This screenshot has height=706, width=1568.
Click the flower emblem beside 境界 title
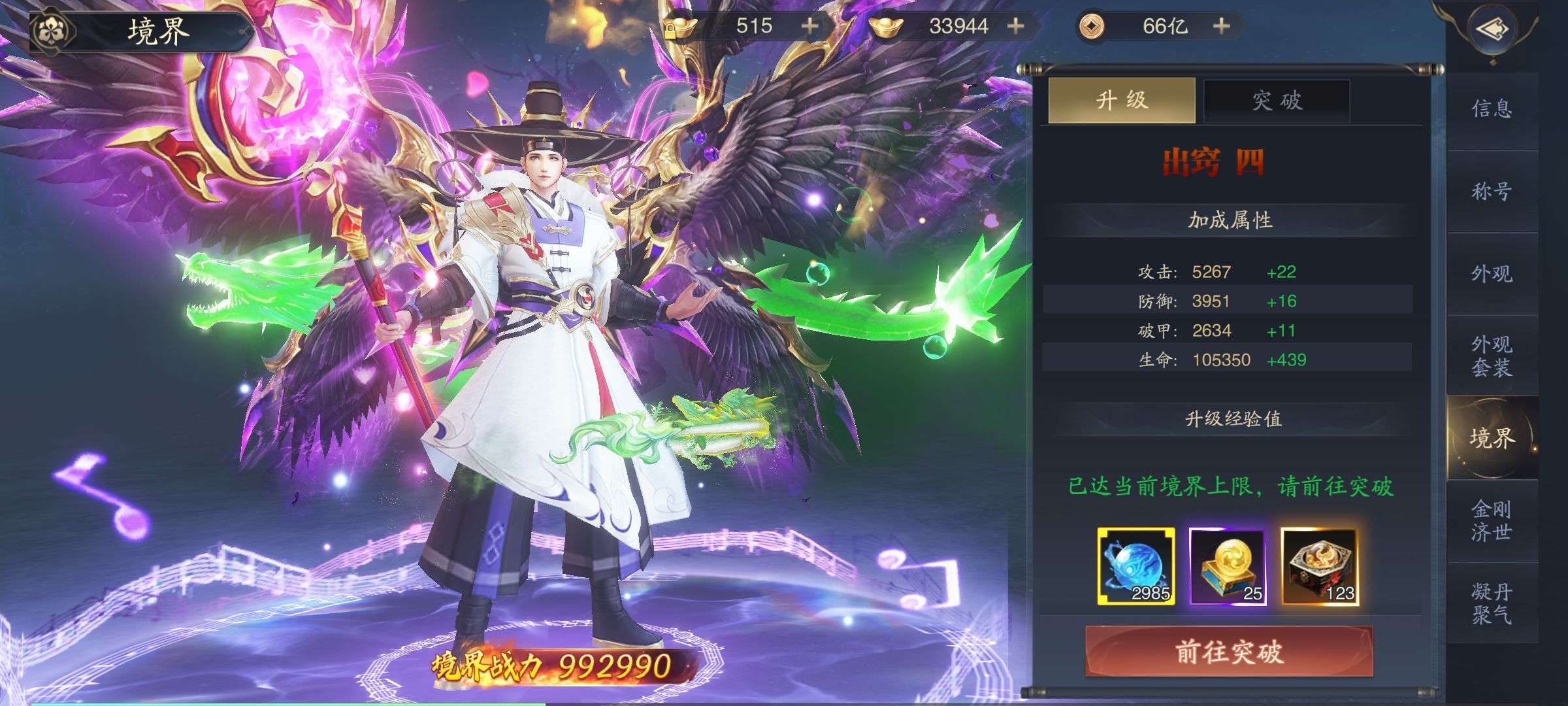point(51,30)
